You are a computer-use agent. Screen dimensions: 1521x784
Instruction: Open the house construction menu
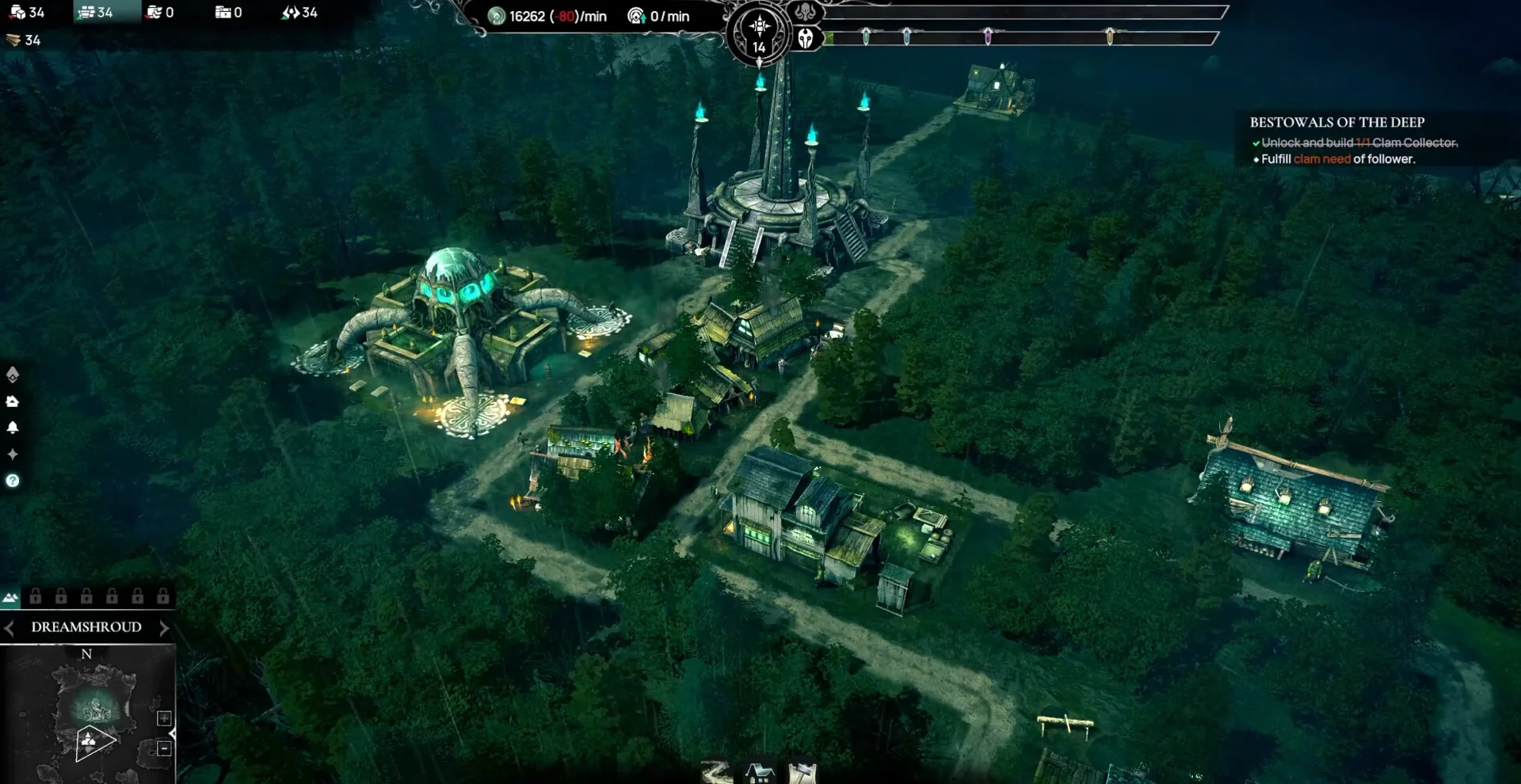(x=760, y=772)
